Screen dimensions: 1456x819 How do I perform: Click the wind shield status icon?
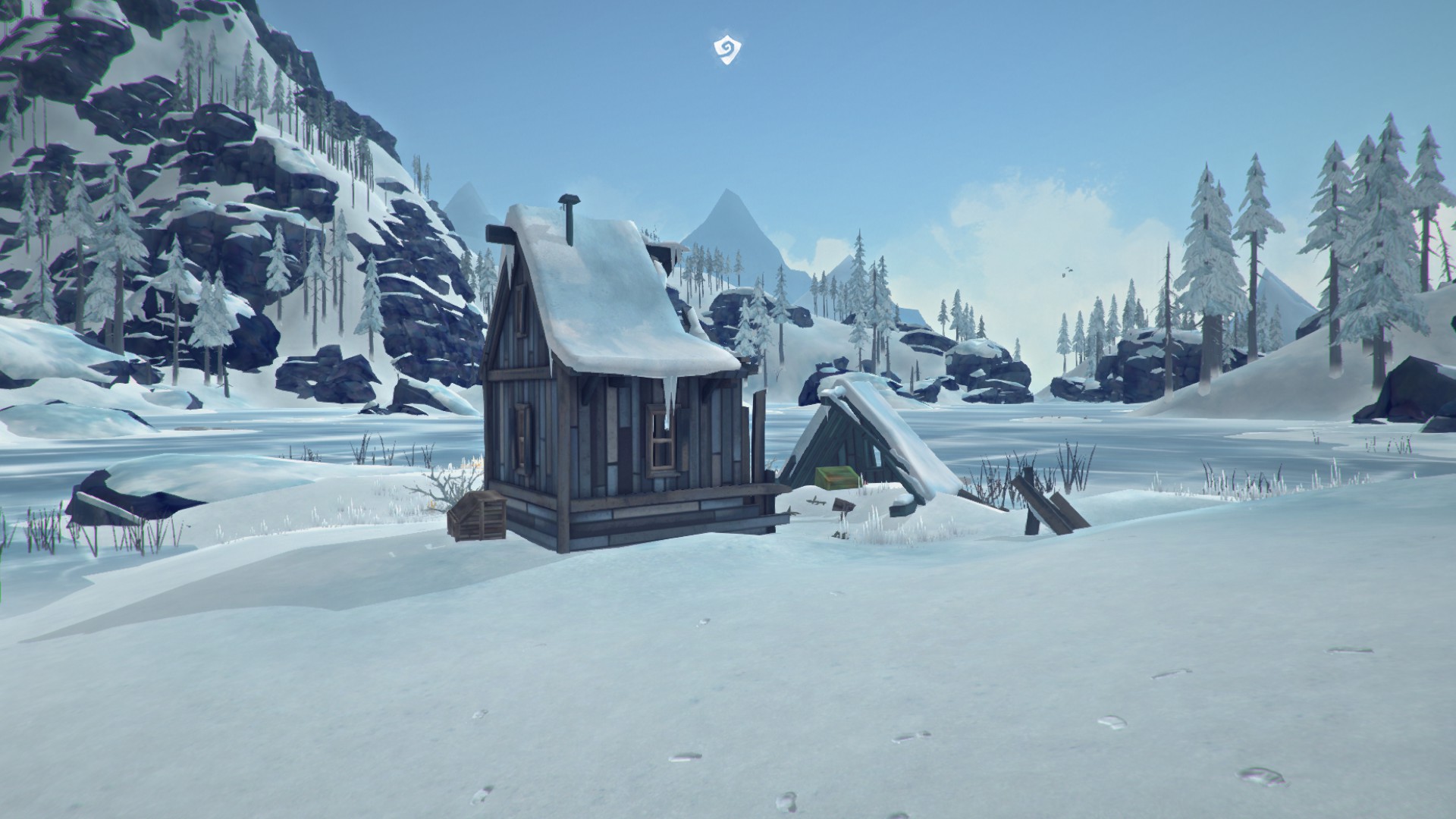[x=727, y=50]
